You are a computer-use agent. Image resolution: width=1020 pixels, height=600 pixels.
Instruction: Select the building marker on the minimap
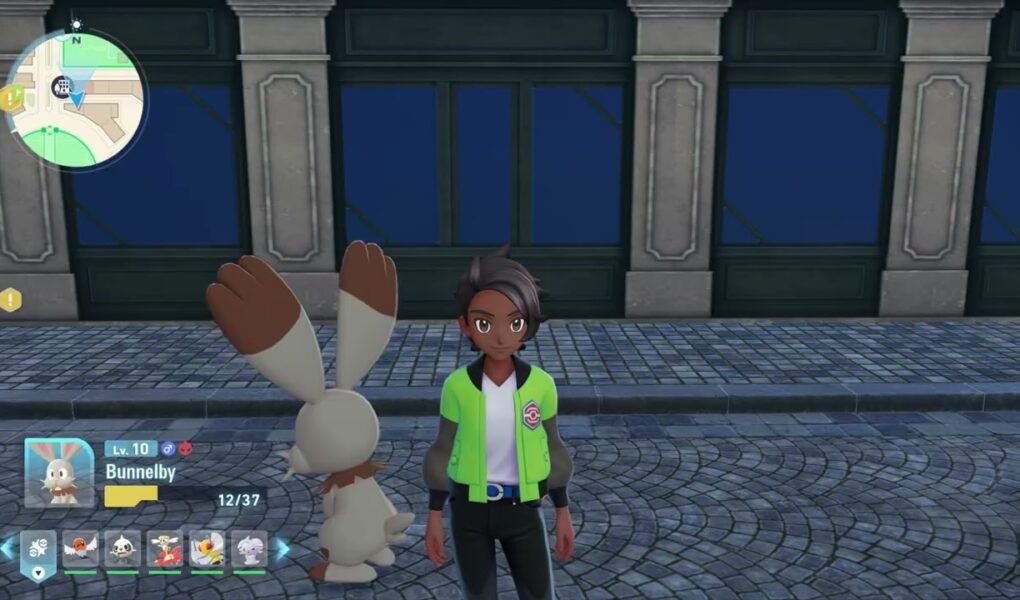(x=62, y=87)
